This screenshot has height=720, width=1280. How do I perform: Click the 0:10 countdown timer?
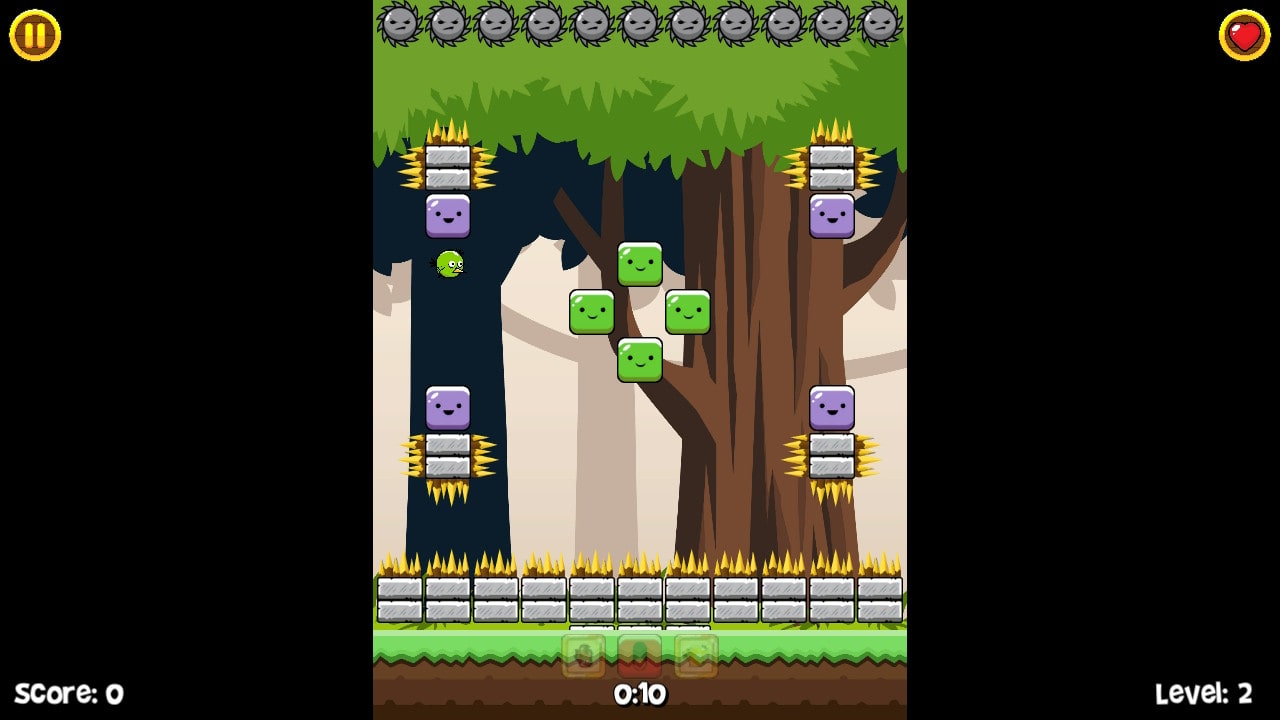pos(640,694)
